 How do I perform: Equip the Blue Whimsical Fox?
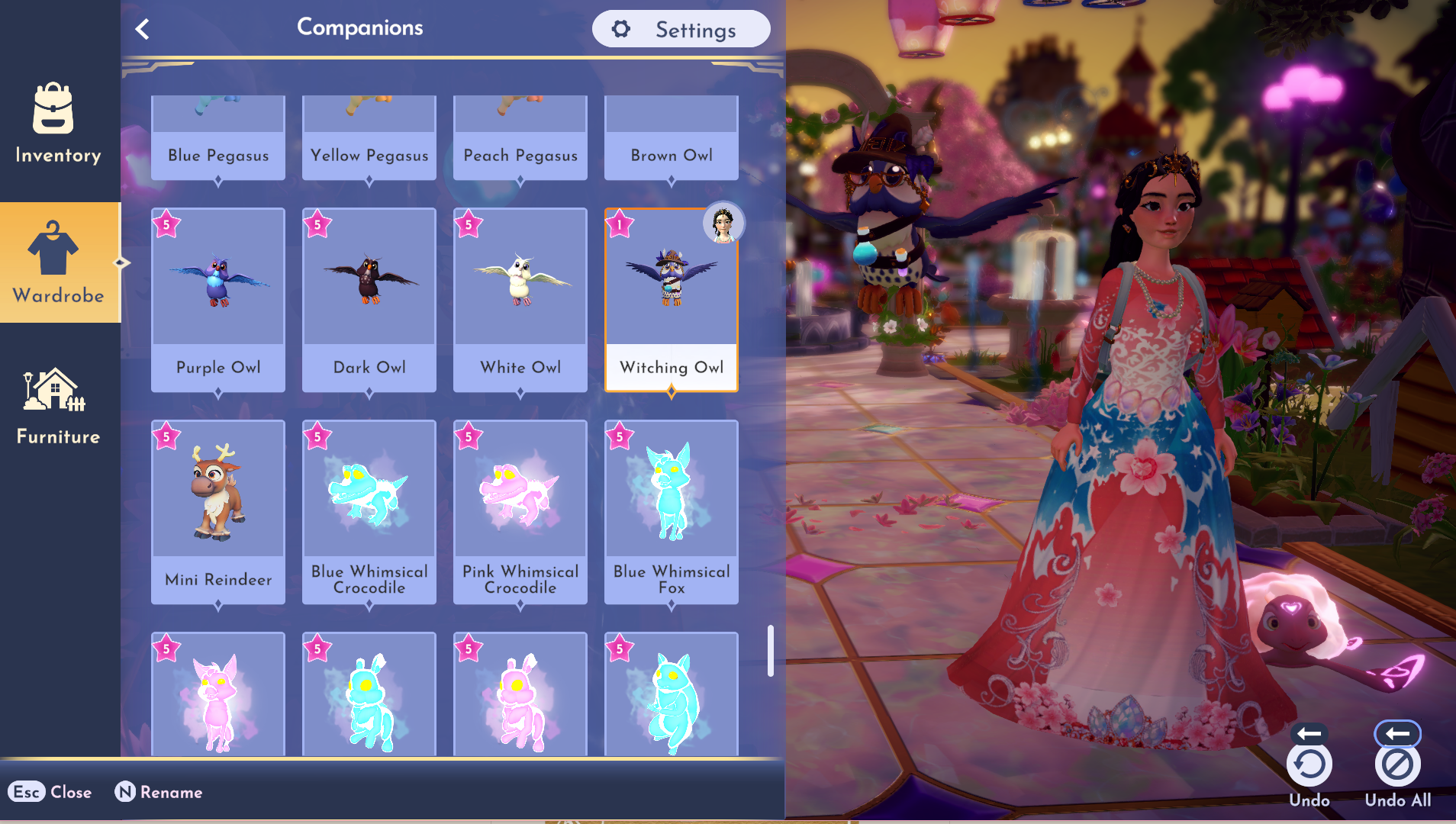pyautogui.click(x=672, y=511)
